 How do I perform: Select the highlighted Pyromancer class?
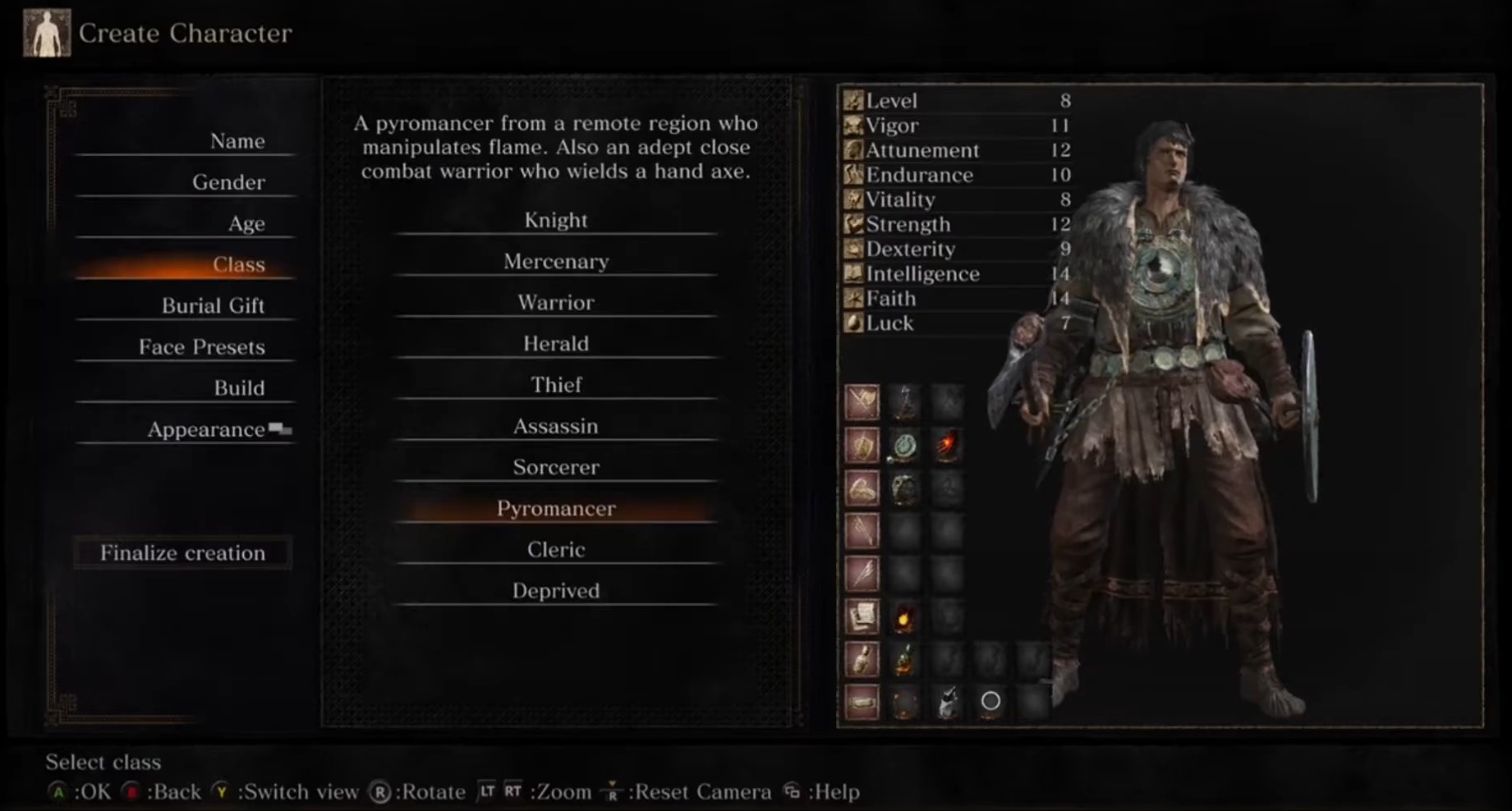click(556, 508)
